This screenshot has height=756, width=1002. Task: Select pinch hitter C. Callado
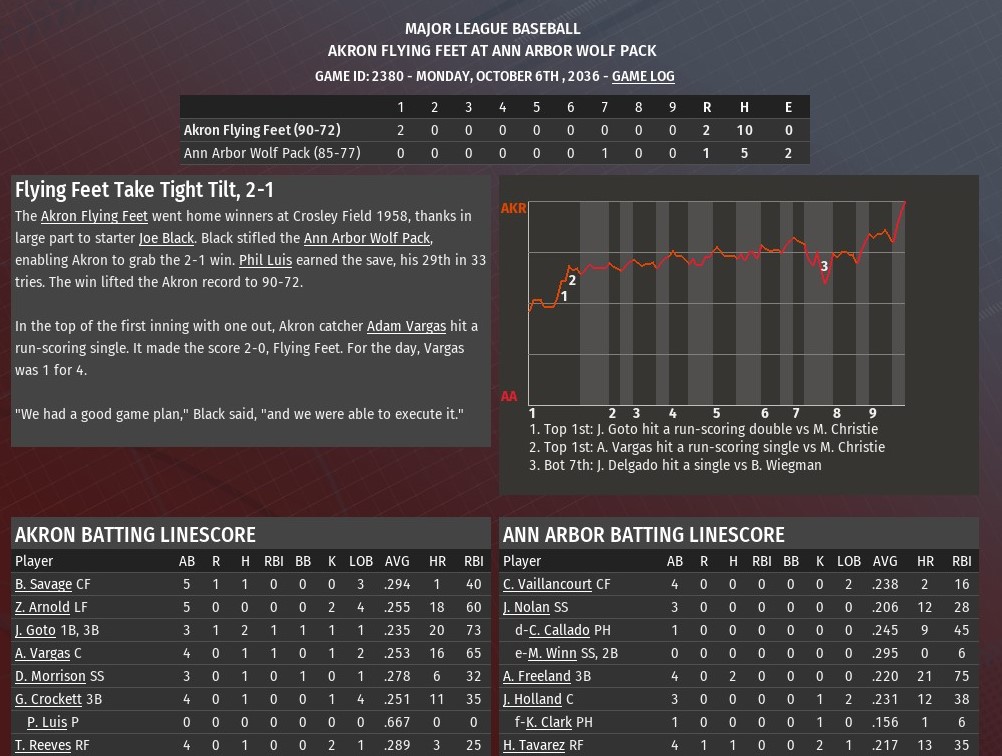[560, 630]
